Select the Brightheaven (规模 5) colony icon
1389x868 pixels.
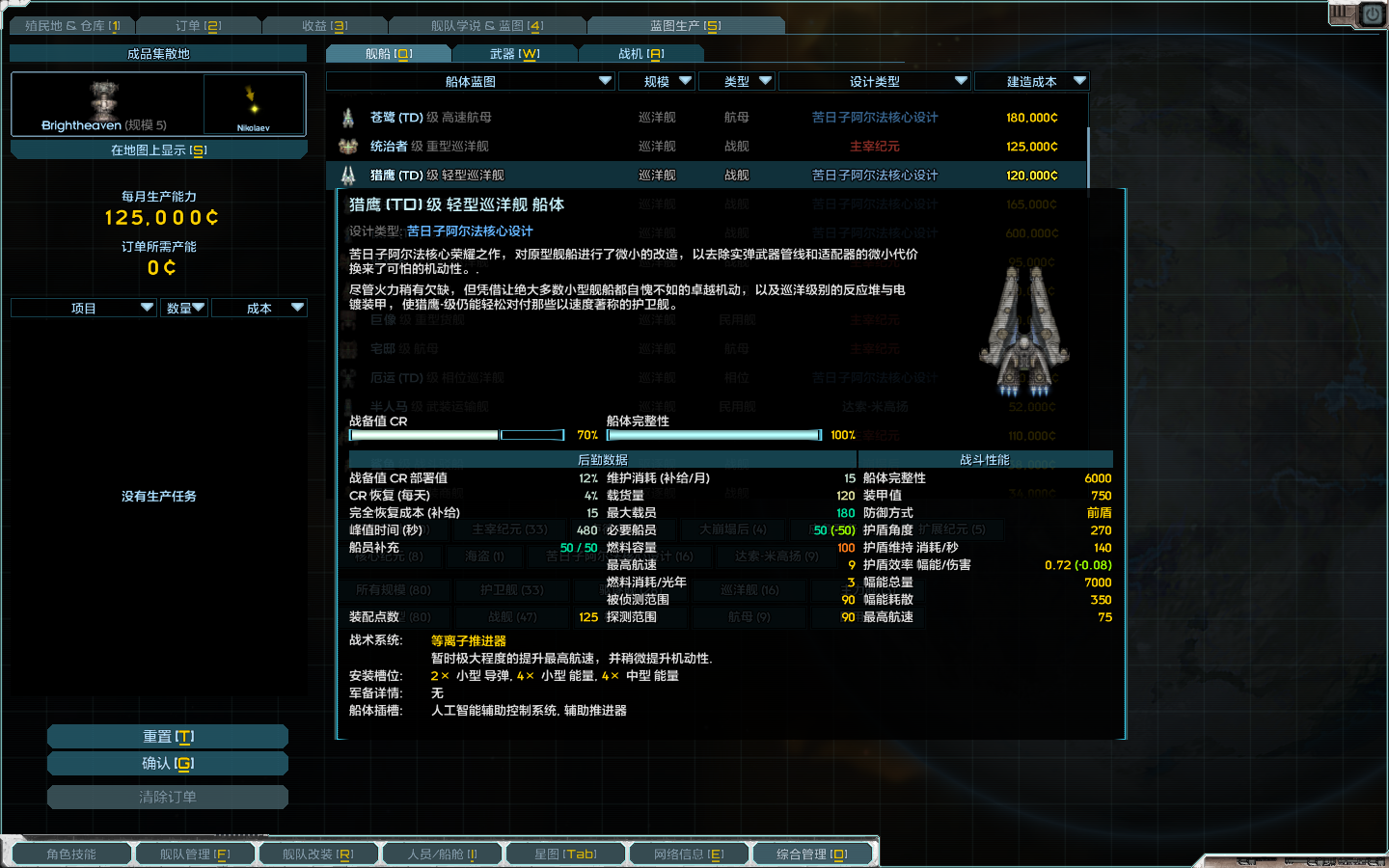(104, 101)
